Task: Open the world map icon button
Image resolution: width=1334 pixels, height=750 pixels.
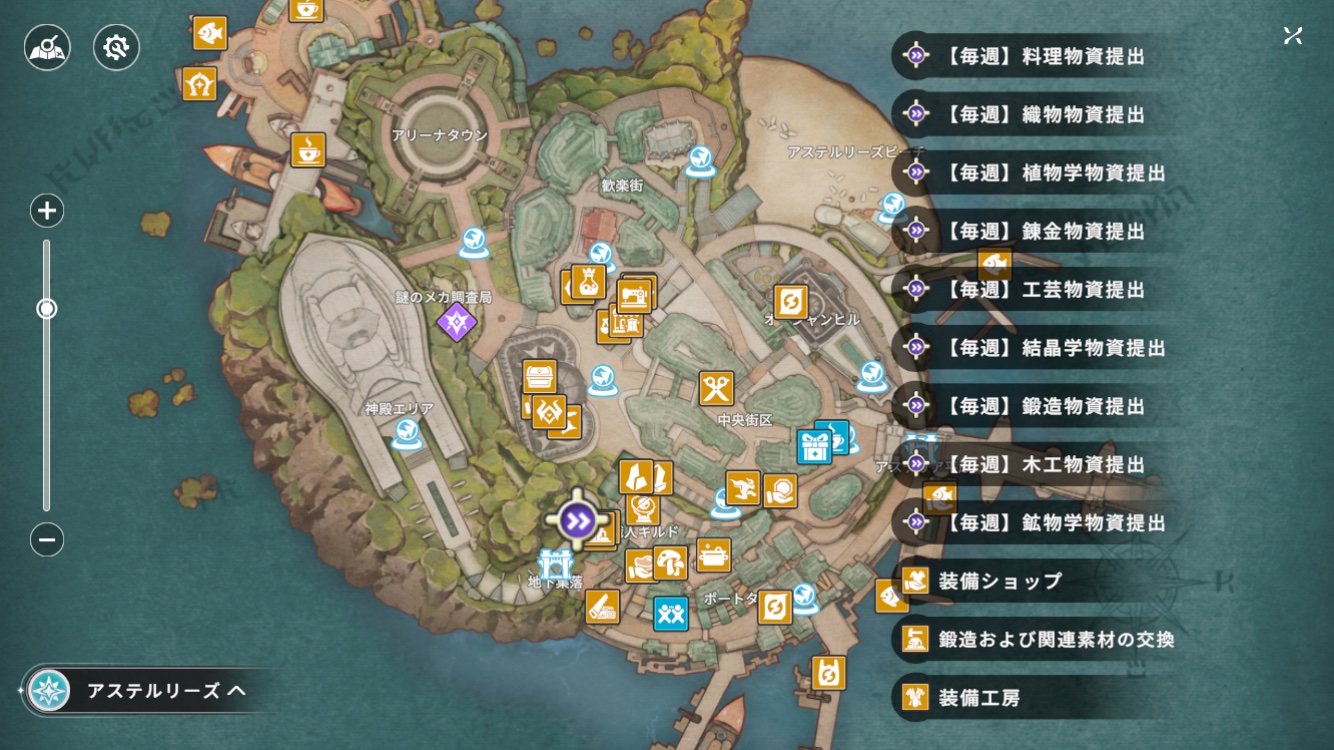Action: [48, 47]
